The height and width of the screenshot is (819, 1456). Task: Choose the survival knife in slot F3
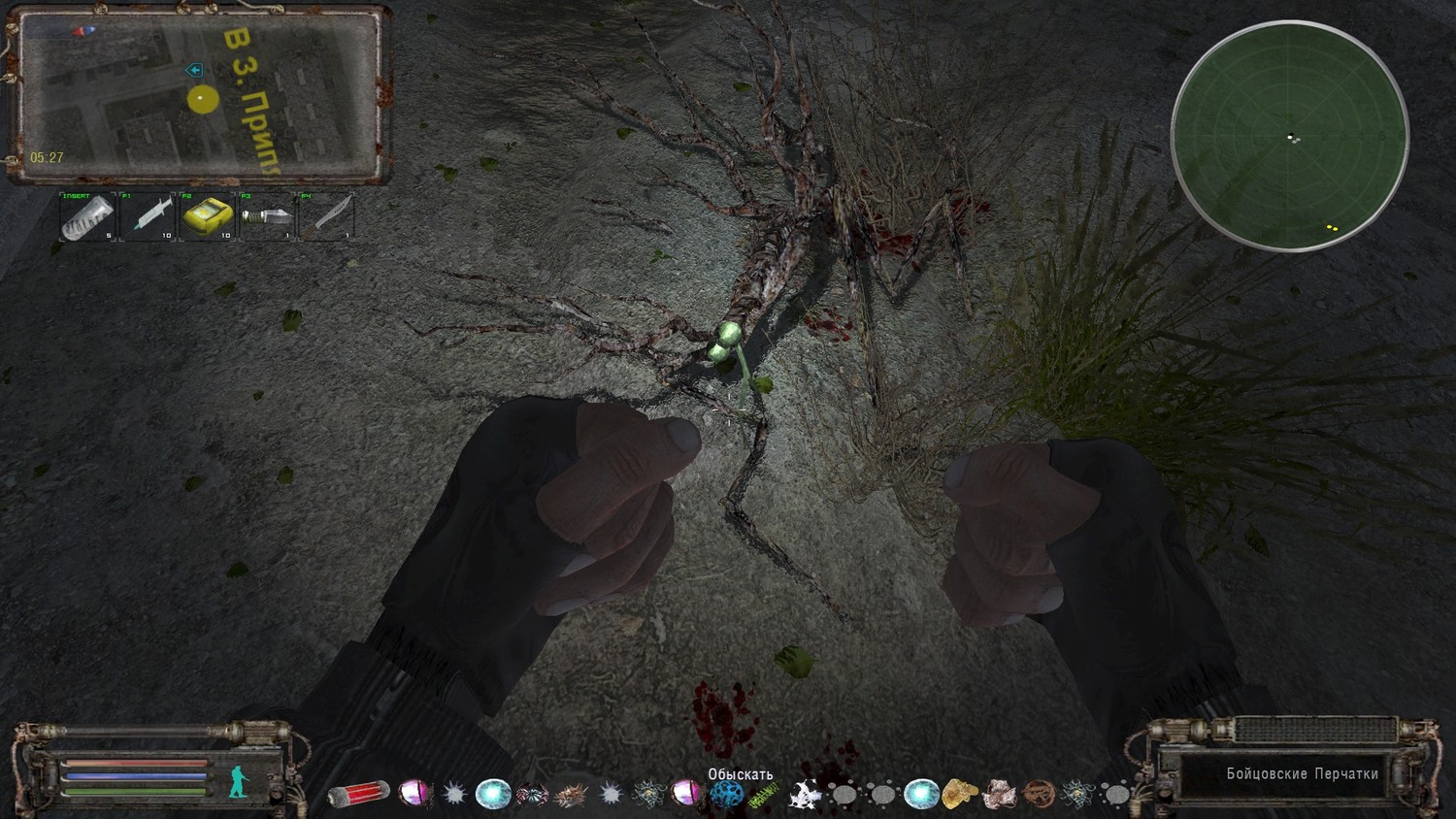tap(267, 216)
